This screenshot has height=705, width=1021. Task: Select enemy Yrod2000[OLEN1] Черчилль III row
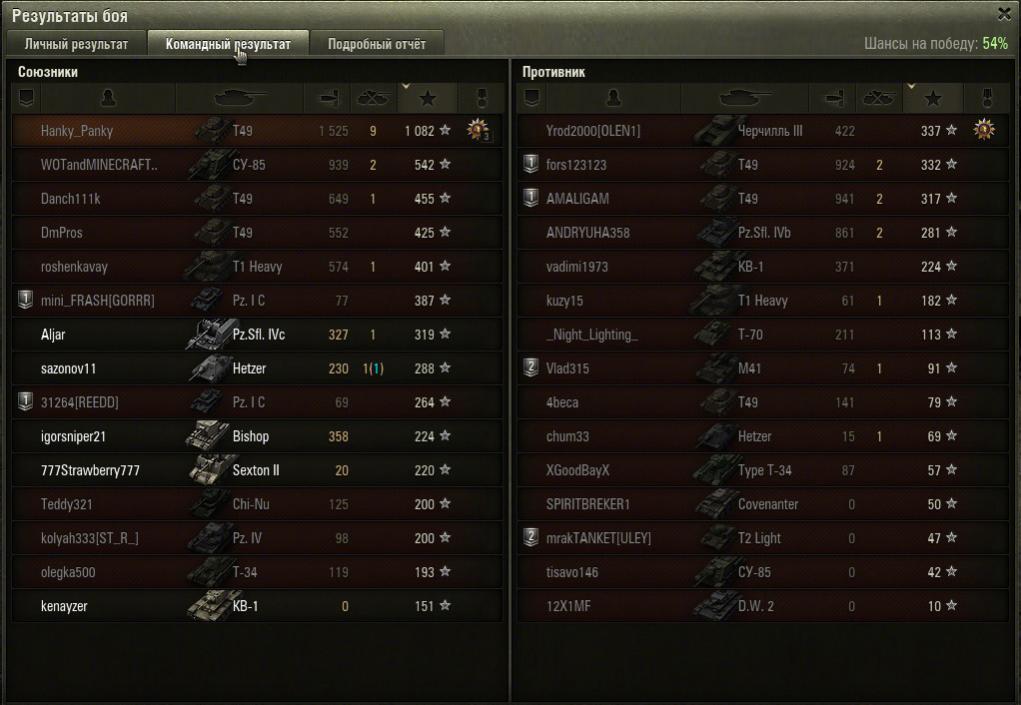tap(593, 131)
